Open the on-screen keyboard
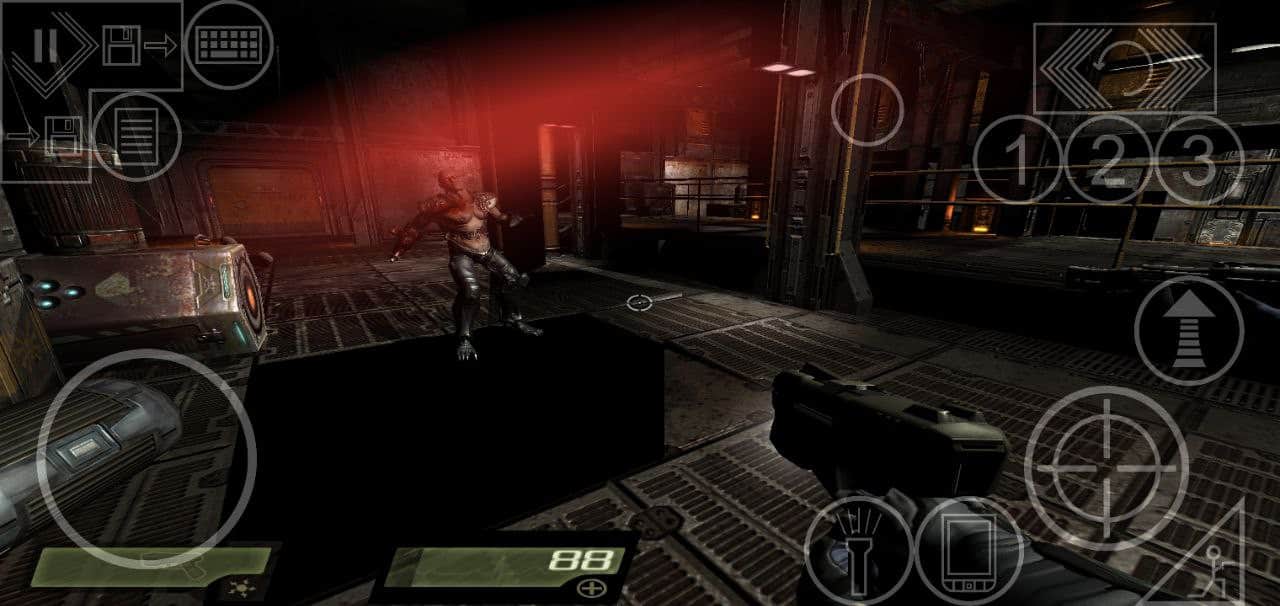Screen dimensions: 1280x606 pyautogui.click(x=229, y=45)
